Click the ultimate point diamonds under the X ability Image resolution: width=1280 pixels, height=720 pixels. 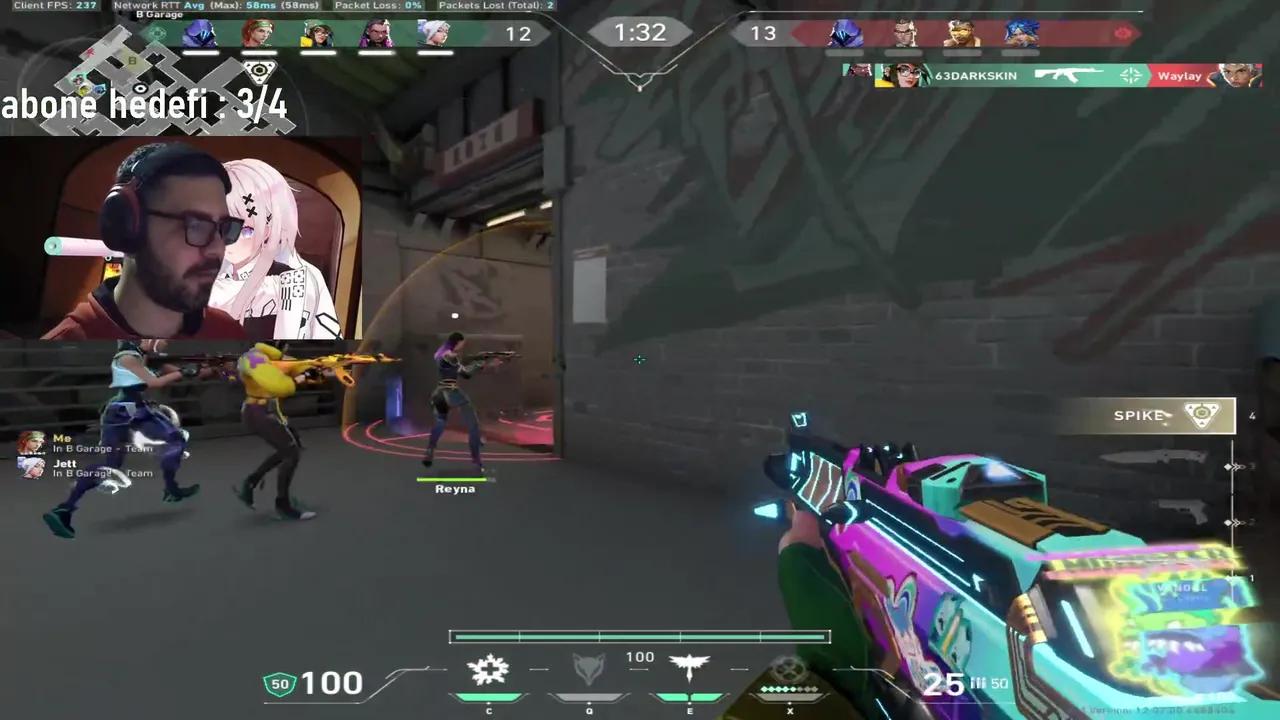(x=789, y=691)
